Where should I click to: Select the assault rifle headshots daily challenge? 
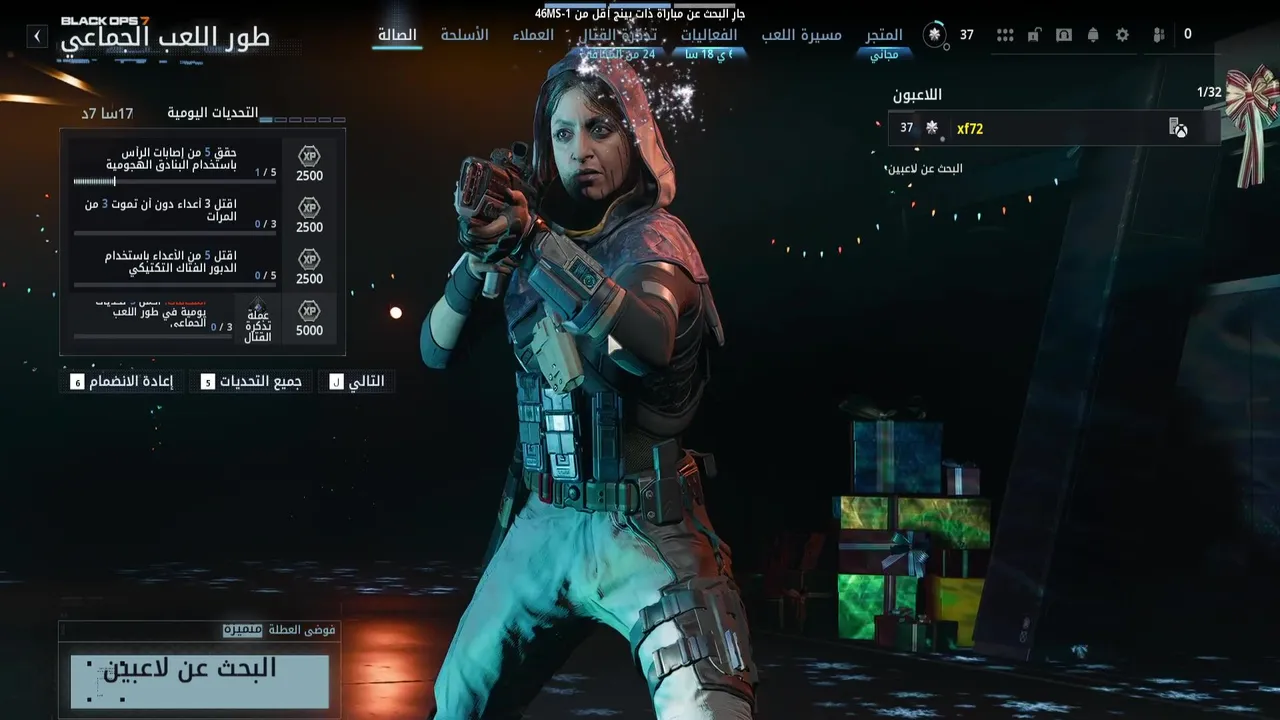point(202,163)
